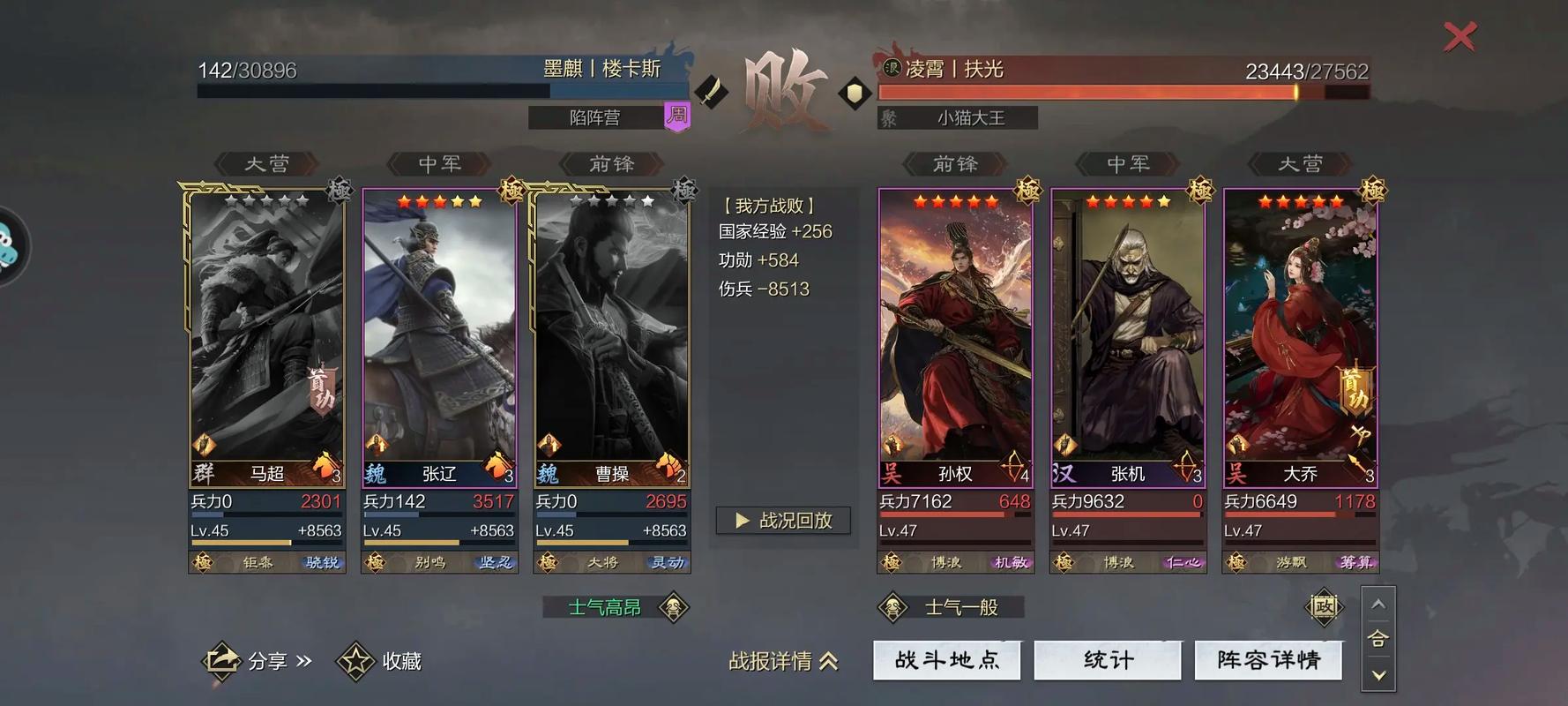Screen dimensions: 1568x706
Task: Collapse 战报详情 using its chevron
Action: pos(827,662)
